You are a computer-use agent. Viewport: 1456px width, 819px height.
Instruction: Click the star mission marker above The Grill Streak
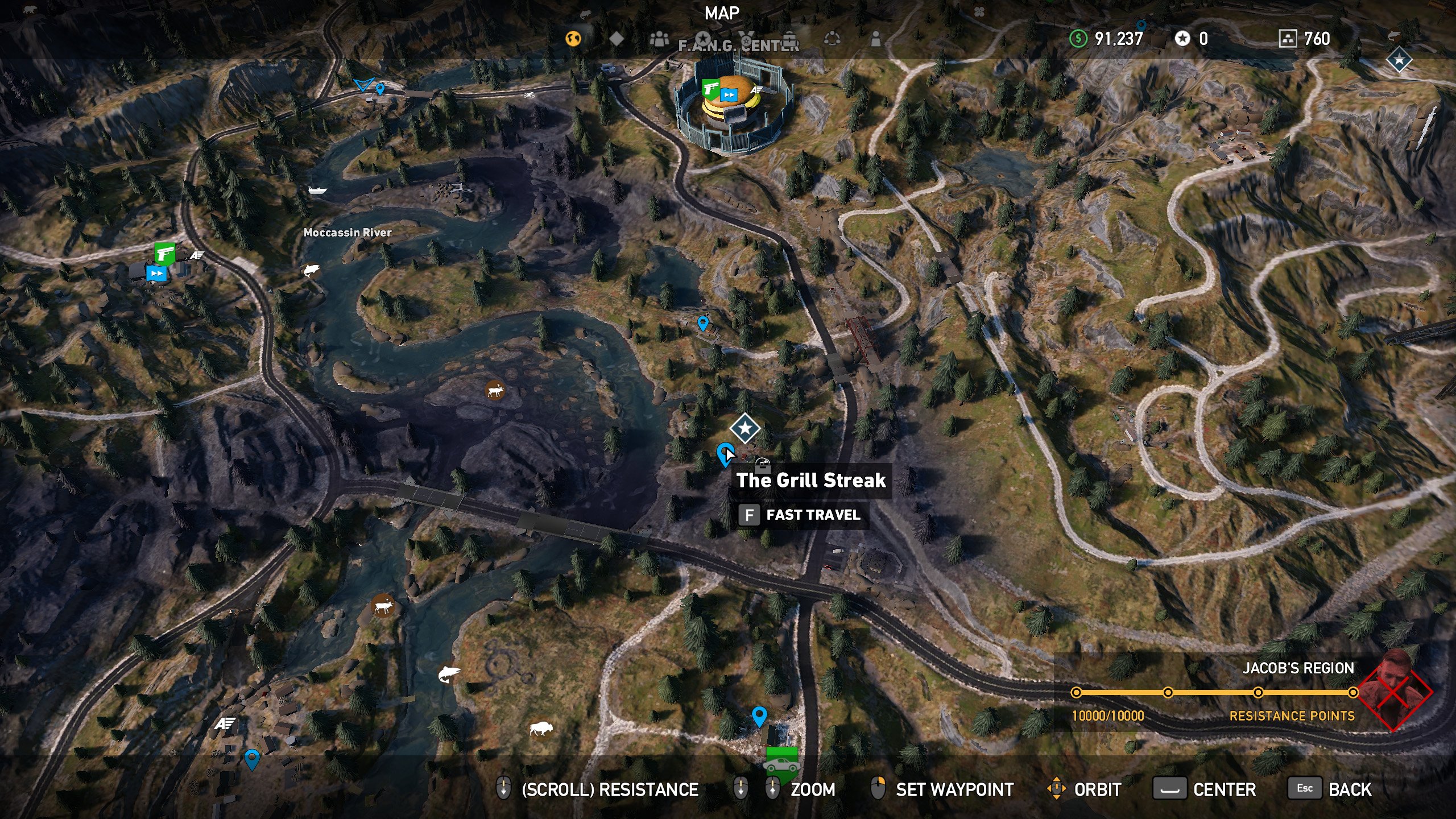[x=744, y=428]
